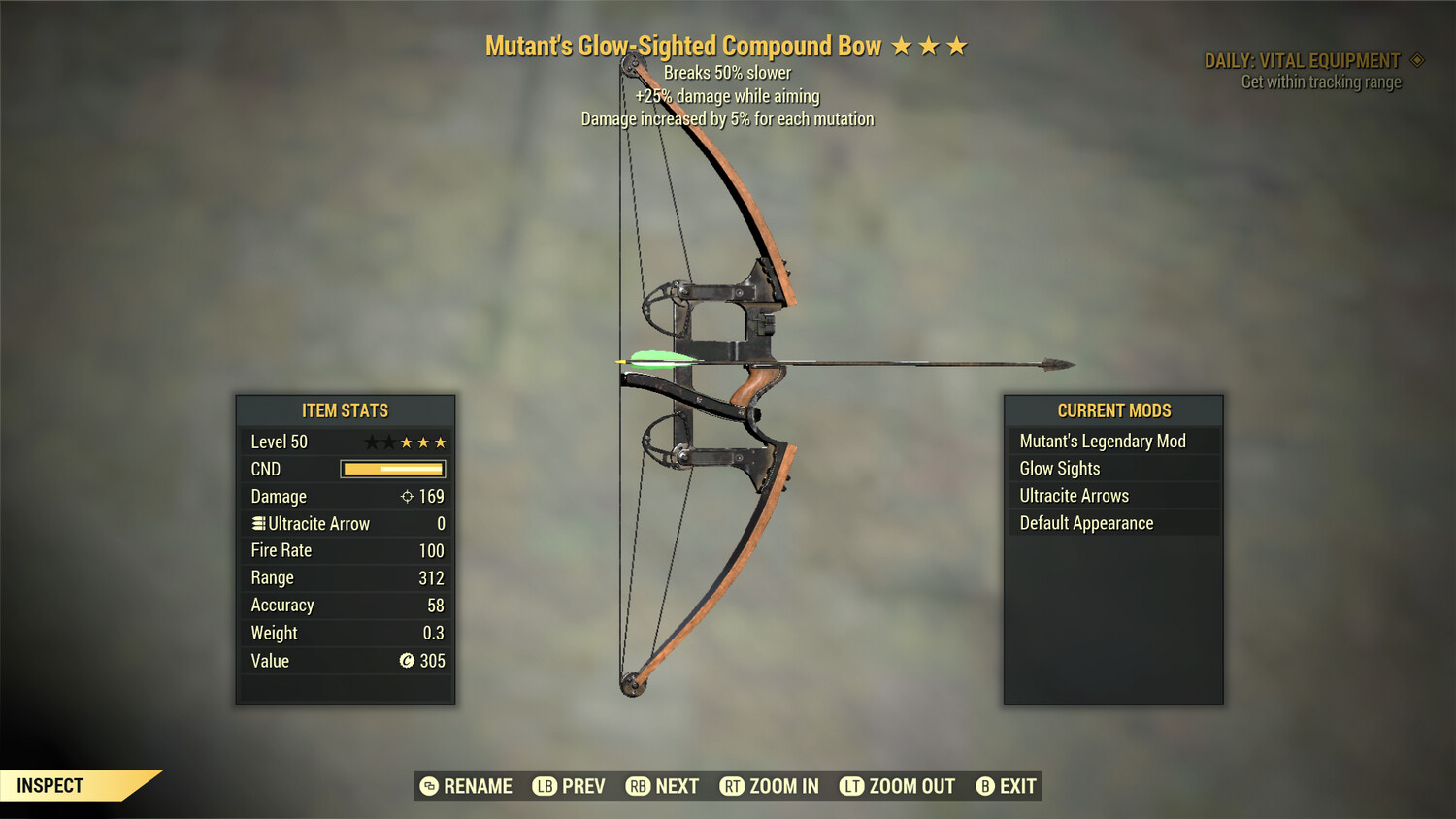Image resolution: width=1456 pixels, height=819 pixels.
Task: Switch to the INSPECT tab
Action: 50,785
